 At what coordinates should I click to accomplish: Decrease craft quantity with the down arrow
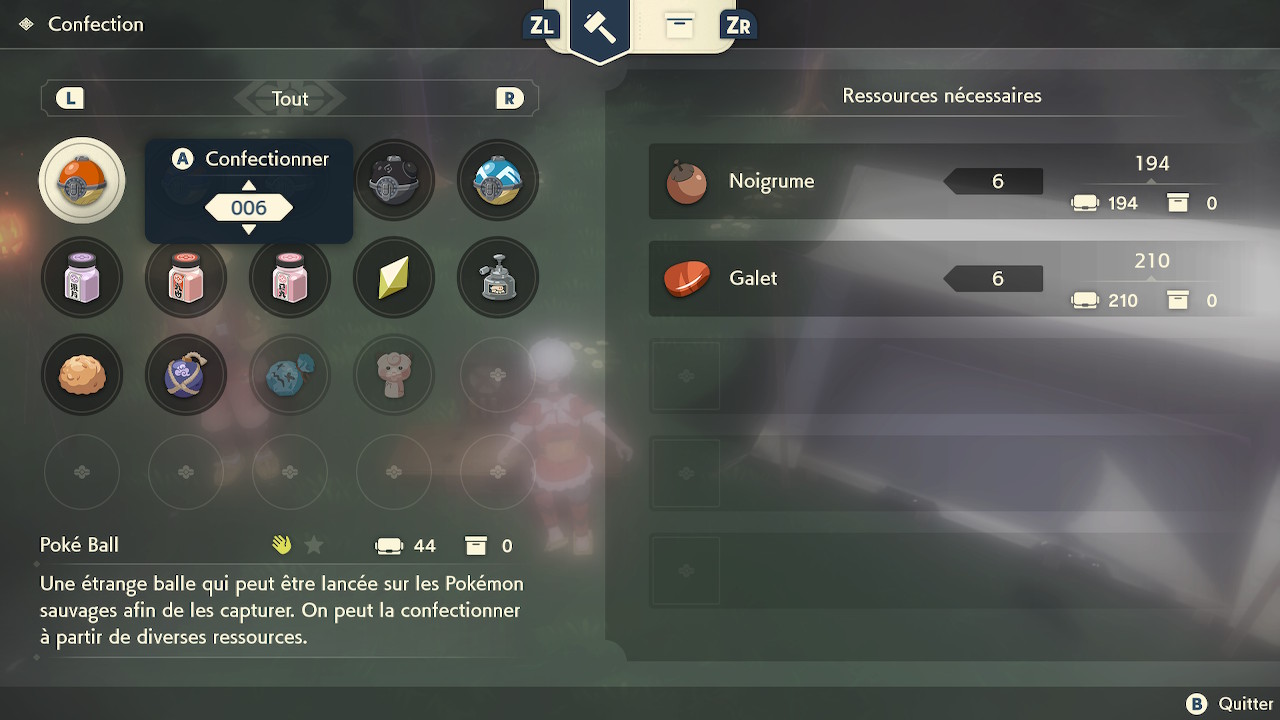[x=249, y=230]
